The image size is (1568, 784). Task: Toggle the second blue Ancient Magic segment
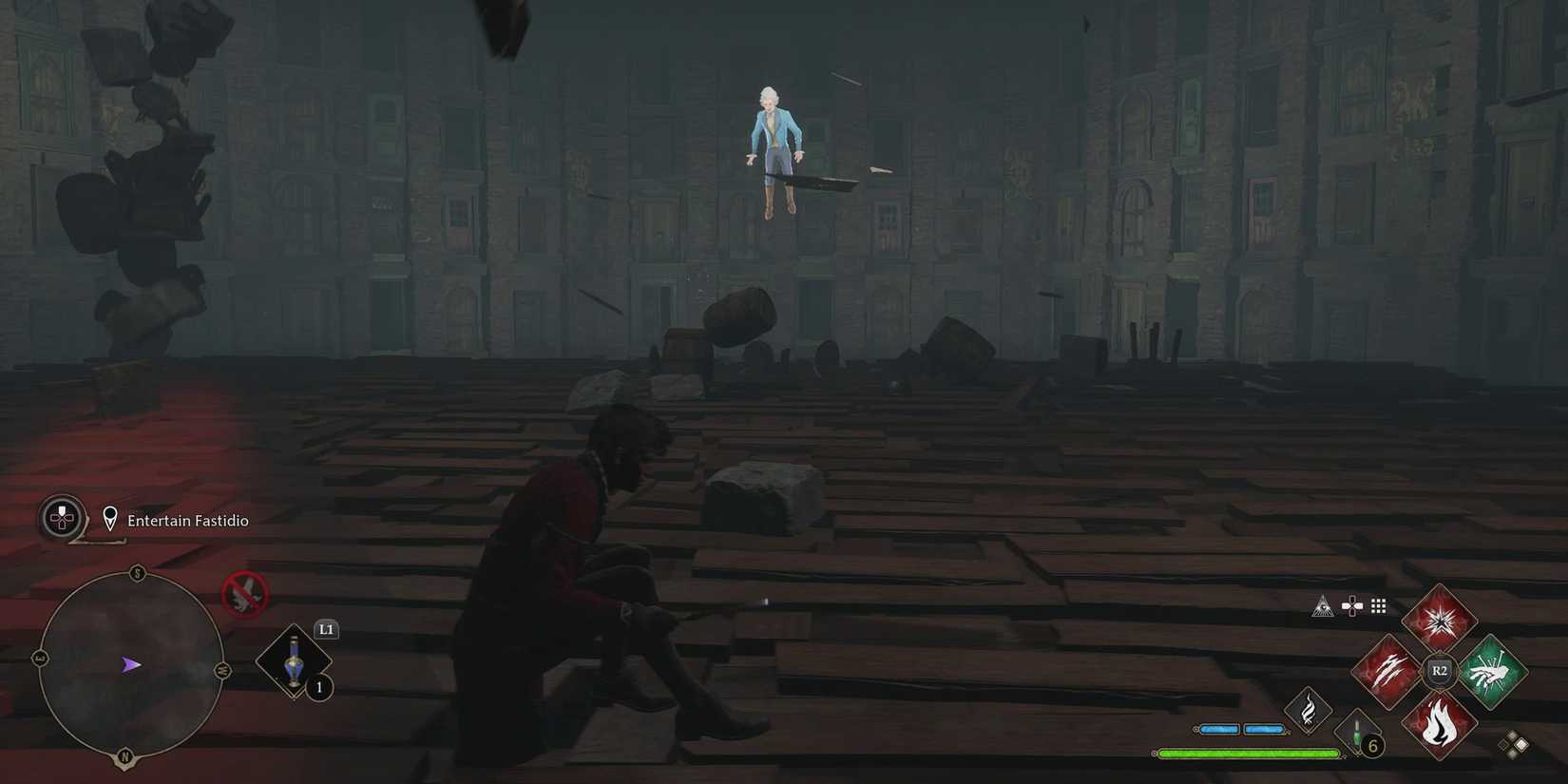coord(1265,729)
